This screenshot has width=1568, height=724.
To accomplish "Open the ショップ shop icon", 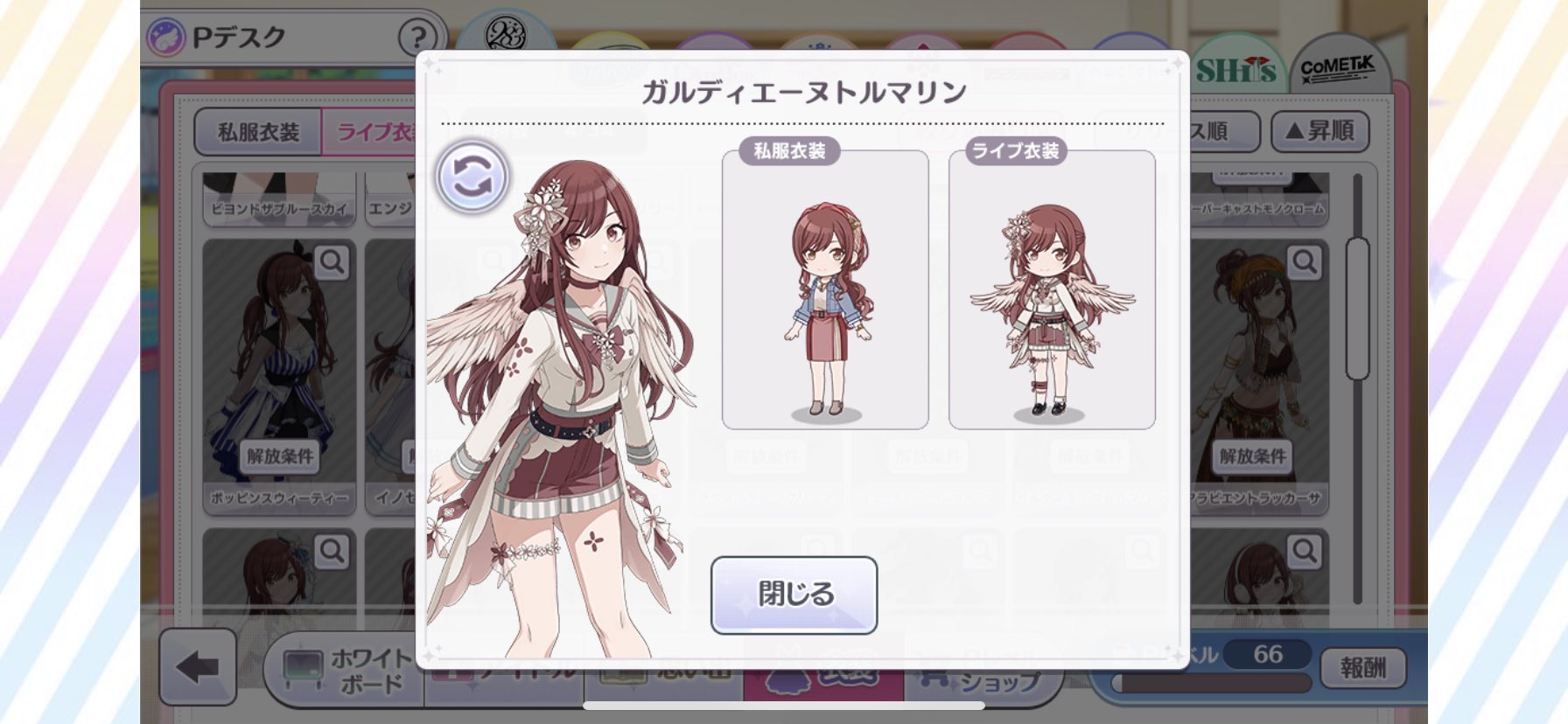I will [x=983, y=676].
